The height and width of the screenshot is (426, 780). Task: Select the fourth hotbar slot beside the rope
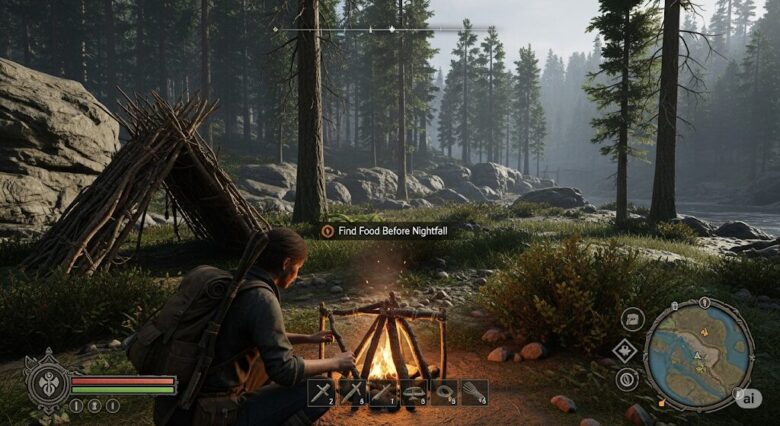(413, 393)
